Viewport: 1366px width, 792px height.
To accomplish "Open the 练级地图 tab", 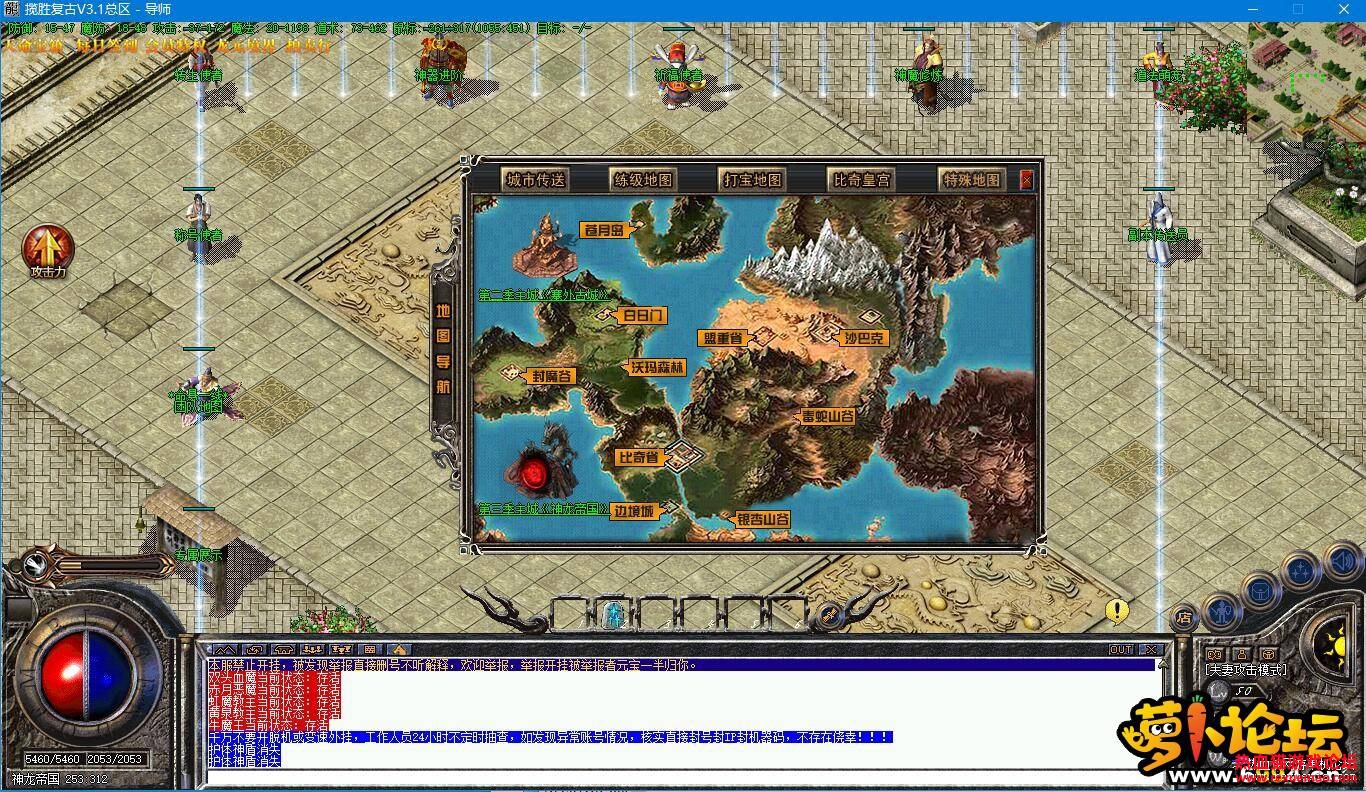I will pos(643,180).
